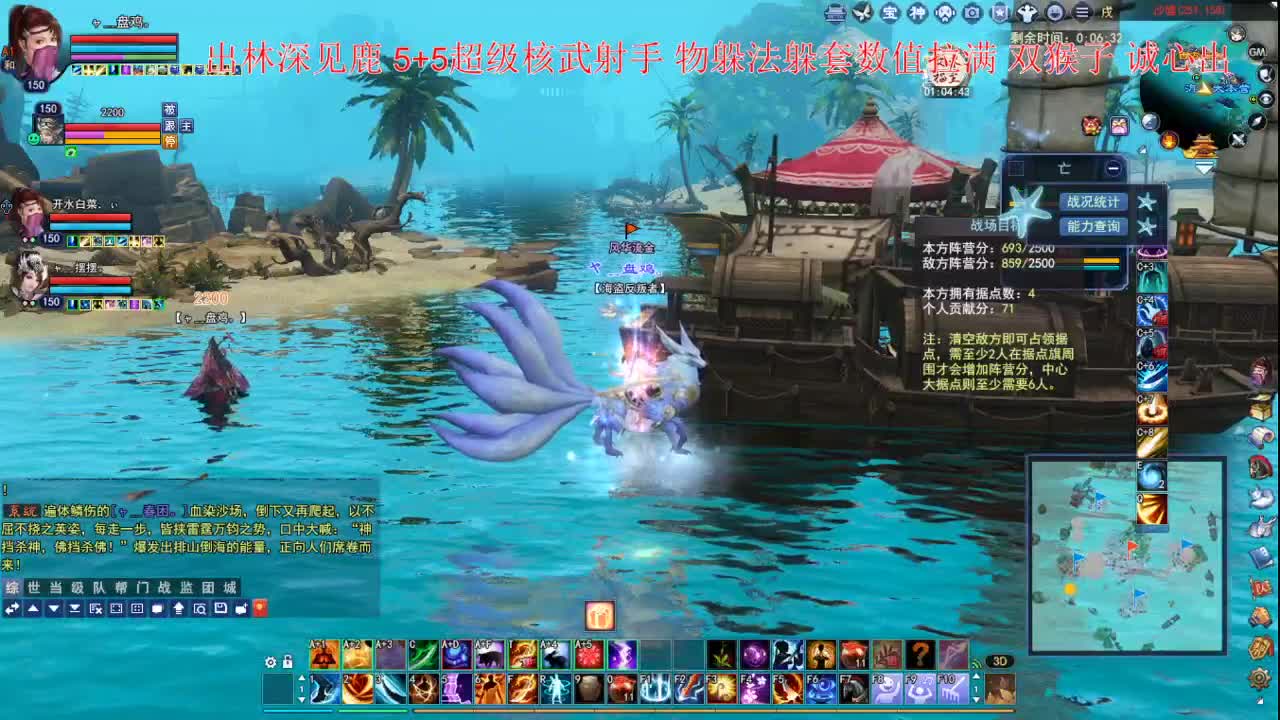Select the R skill in the hotbar
This screenshot has width=1280, height=720.
click(x=556, y=688)
